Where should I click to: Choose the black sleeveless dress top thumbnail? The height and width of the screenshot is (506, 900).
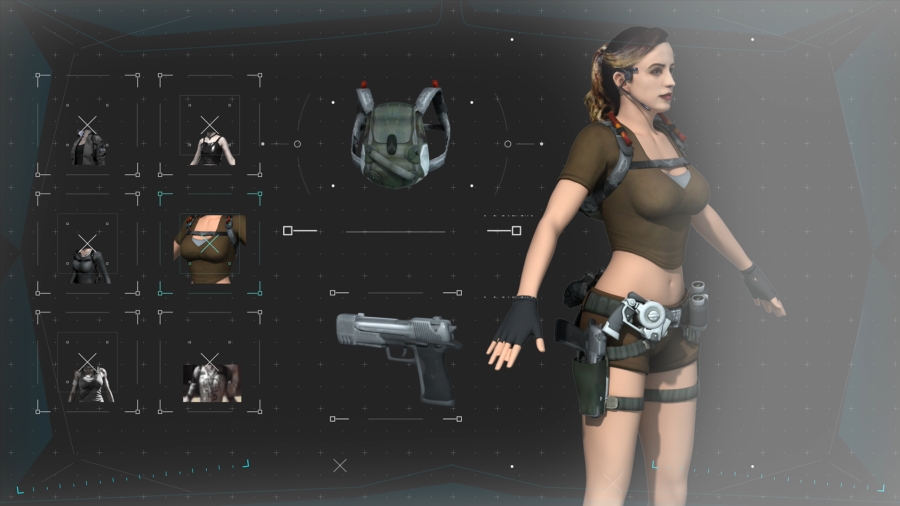click(x=210, y=140)
